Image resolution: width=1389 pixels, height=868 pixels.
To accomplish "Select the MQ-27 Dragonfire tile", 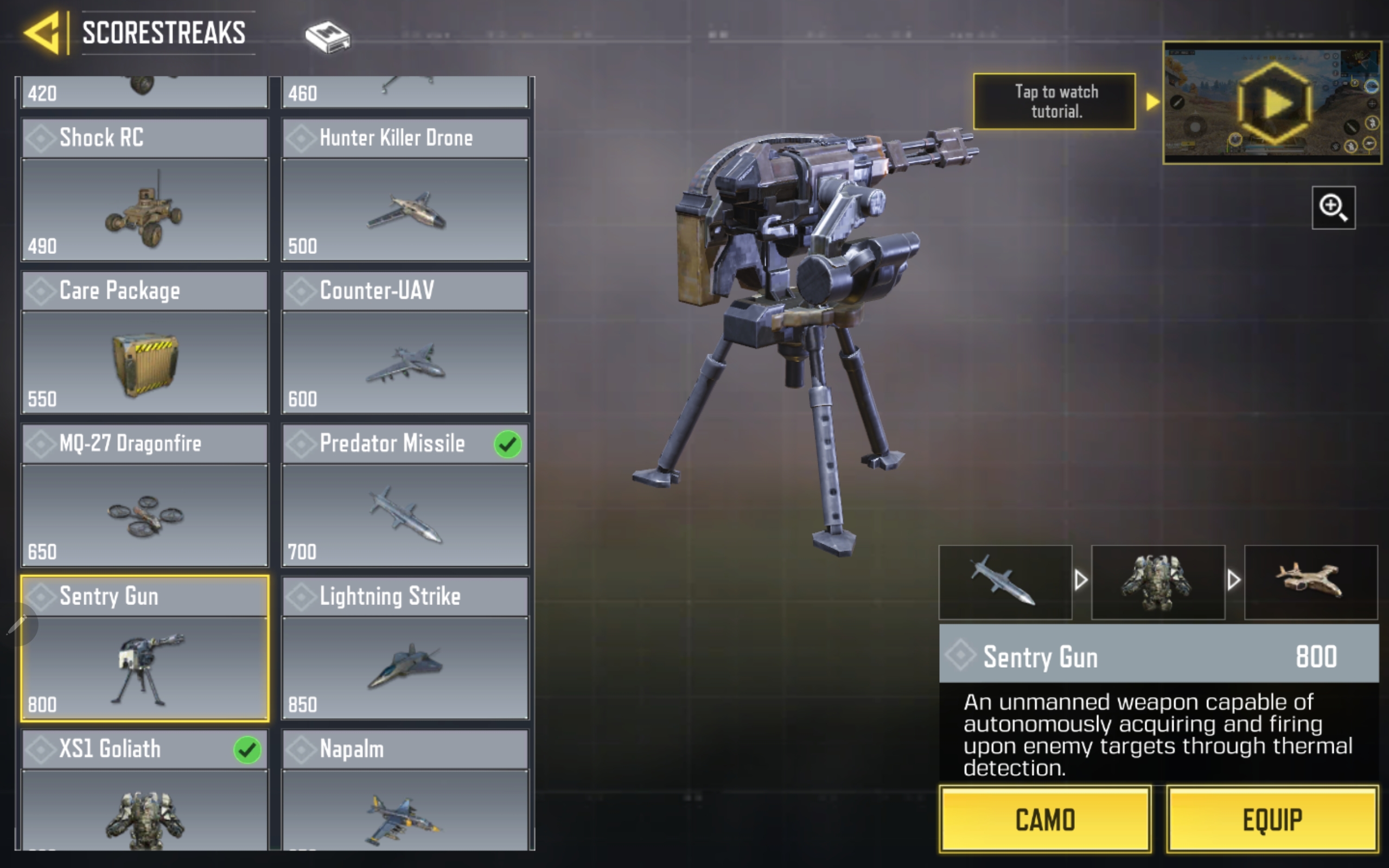I will pos(145,495).
